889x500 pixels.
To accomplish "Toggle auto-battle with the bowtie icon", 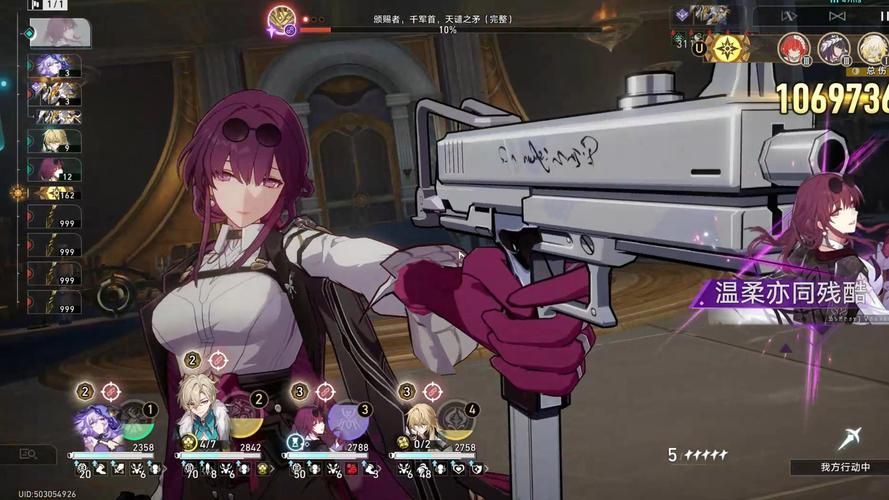I will click(838, 16).
